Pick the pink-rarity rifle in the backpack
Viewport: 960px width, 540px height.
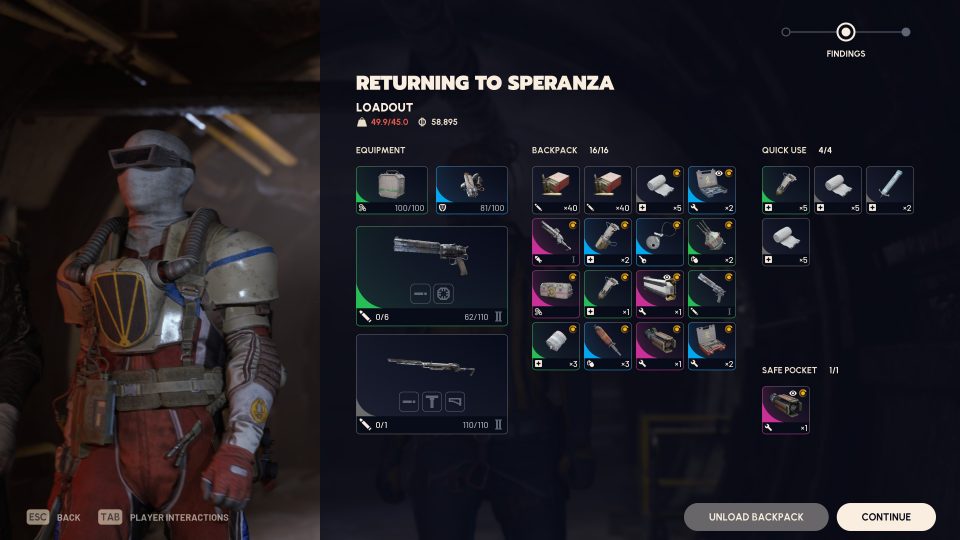coord(556,242)
